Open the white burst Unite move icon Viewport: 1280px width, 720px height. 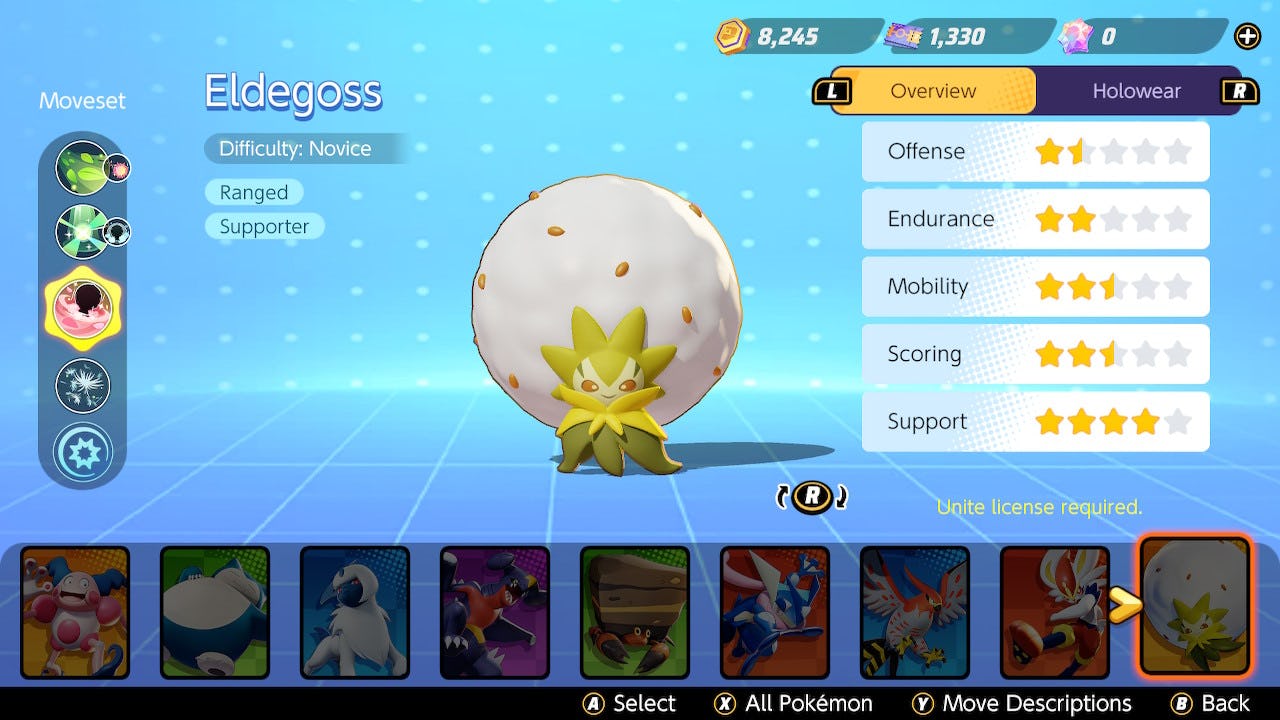point(82,386)
